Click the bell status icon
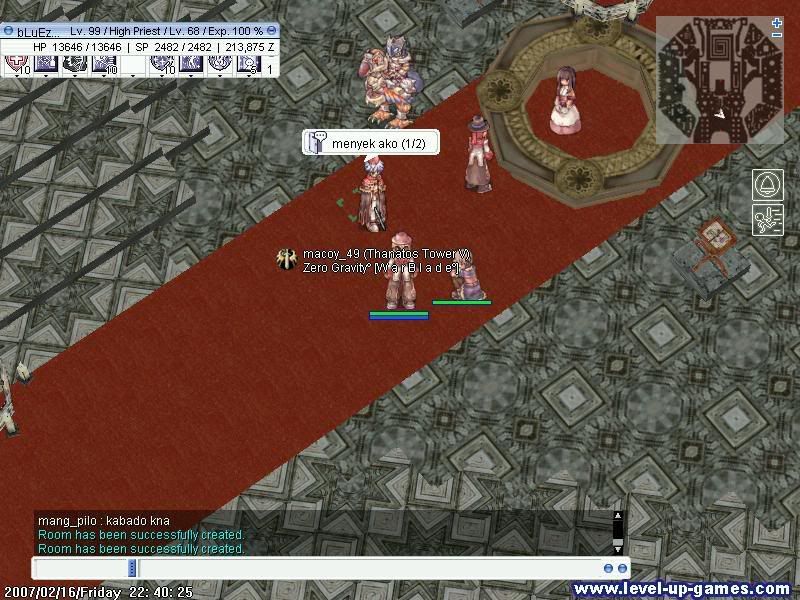The image size is (800, 600). click(x=767, y=185)
